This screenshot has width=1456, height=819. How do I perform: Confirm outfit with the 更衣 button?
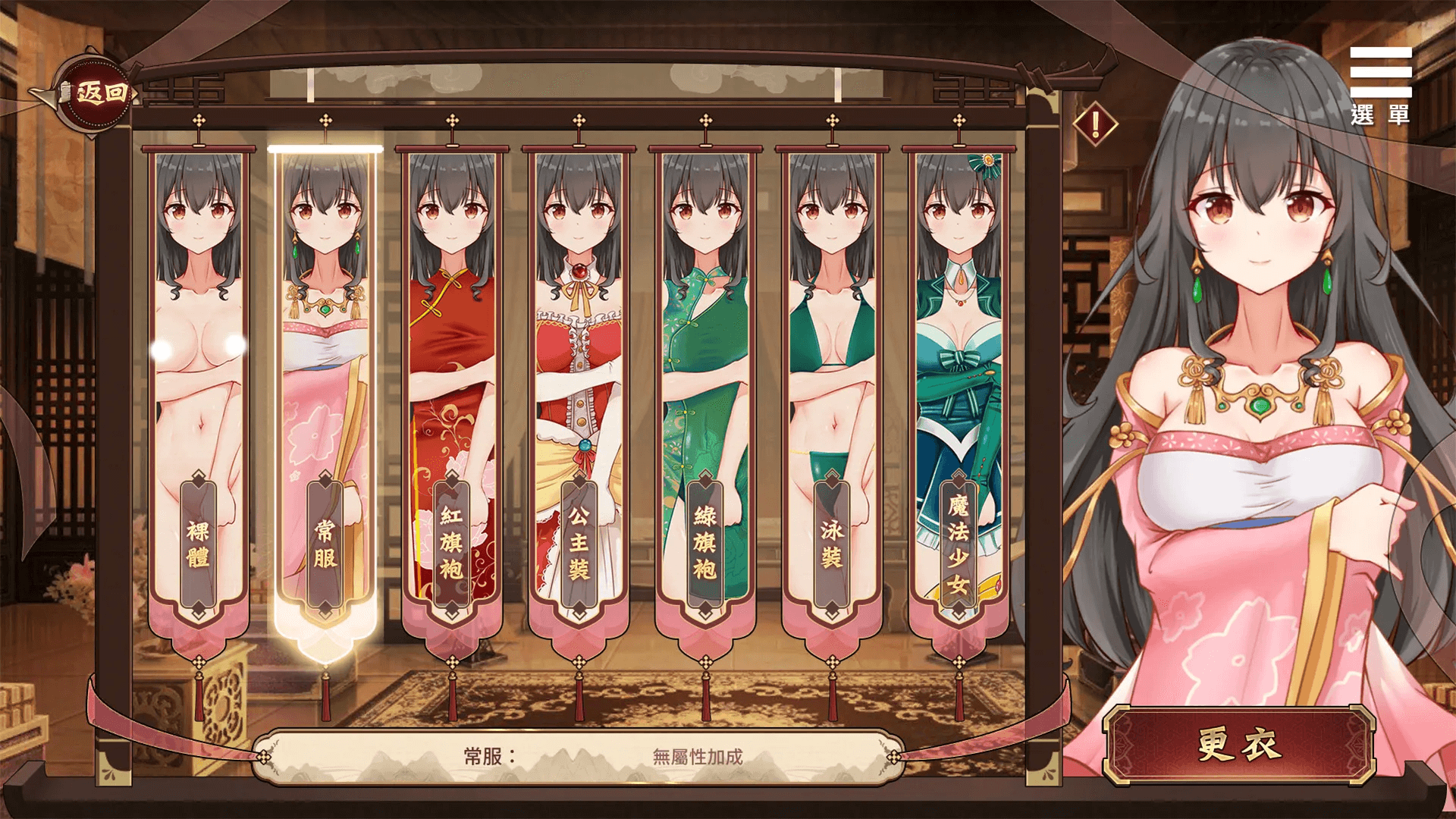(1239, 745)
